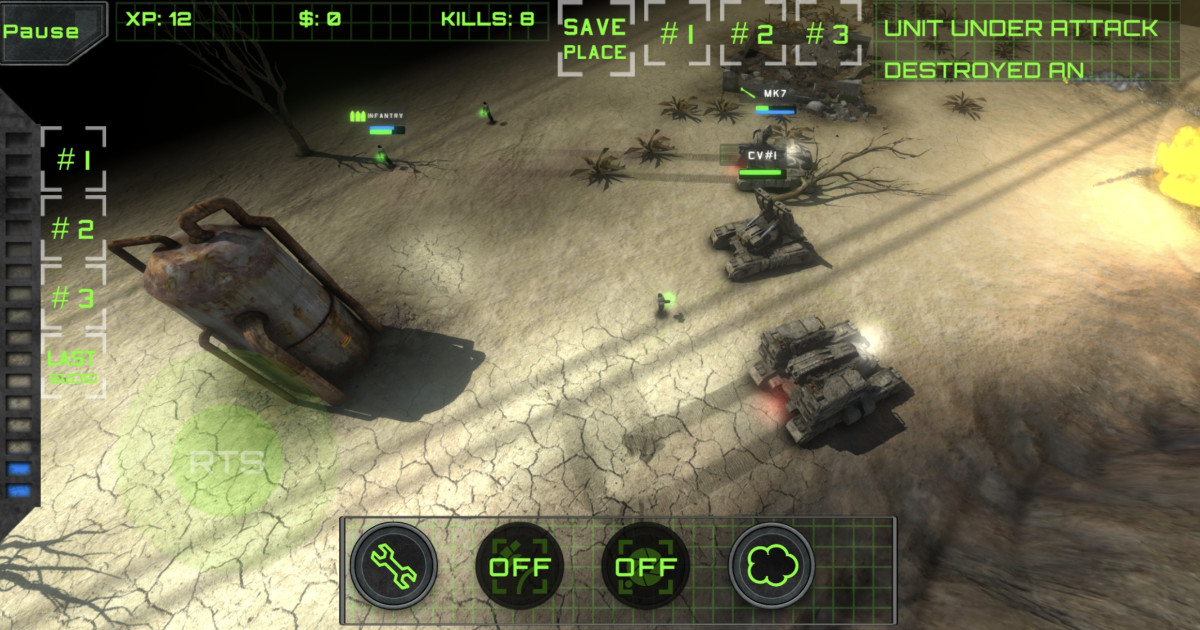1200x630 pixels.
Task: Select the Last Selected units button
Action: click(73, 366)
